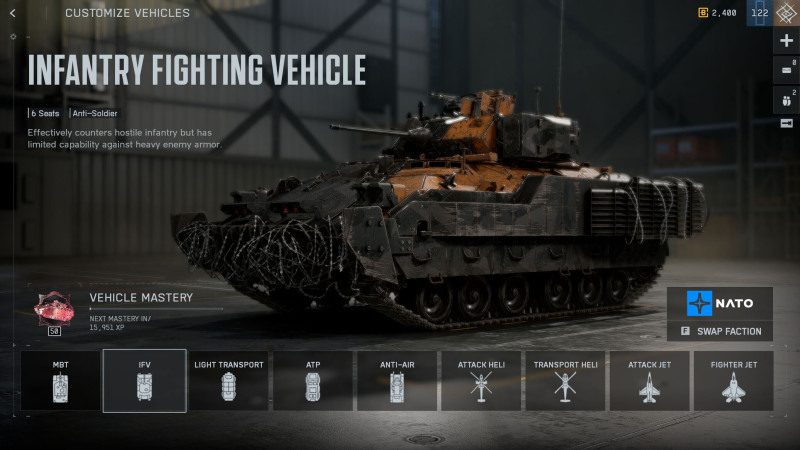The width and height of the screenshot is (800, 450).
Task: Select the Attack Jet category
Action: pos(649,380)
